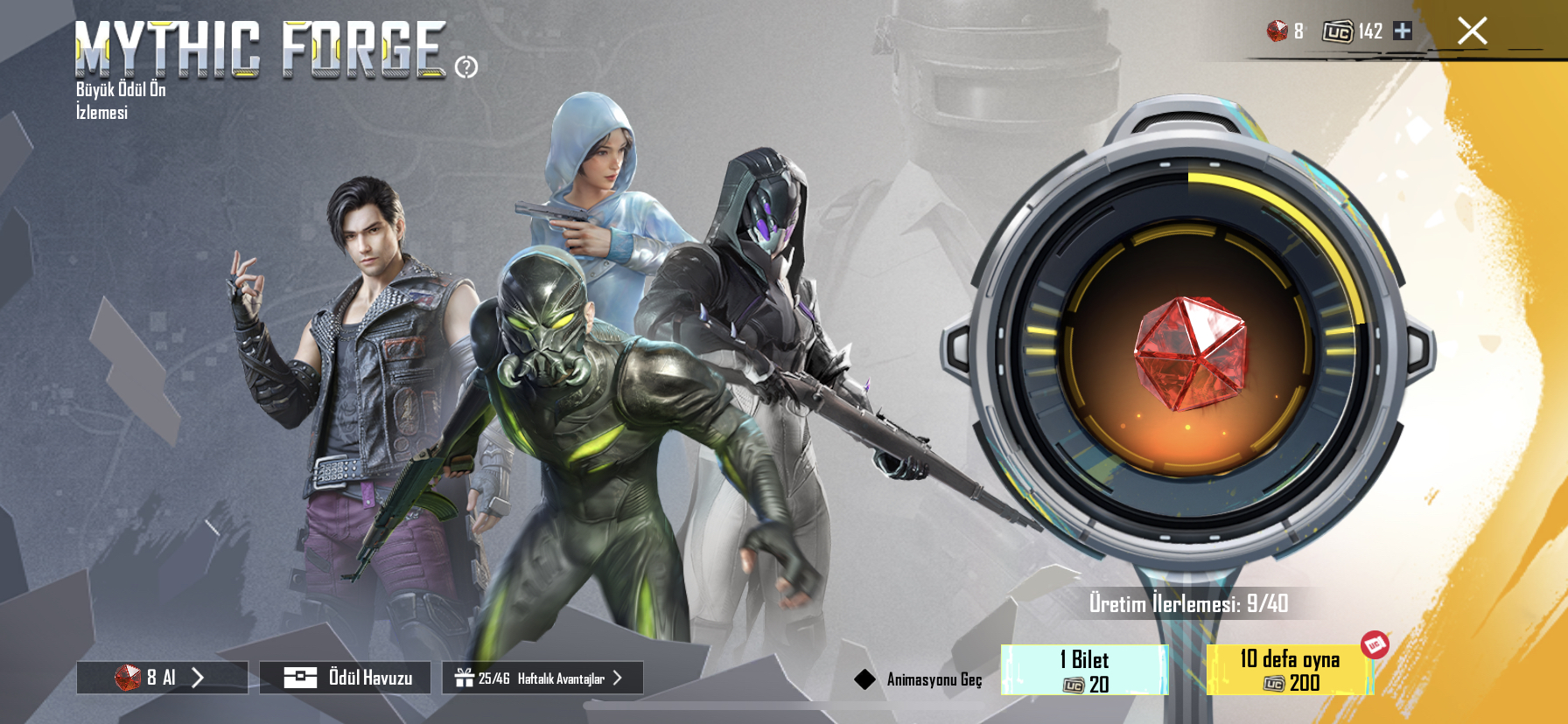Choose 10 defa oyna for 200 UC

1290,671
